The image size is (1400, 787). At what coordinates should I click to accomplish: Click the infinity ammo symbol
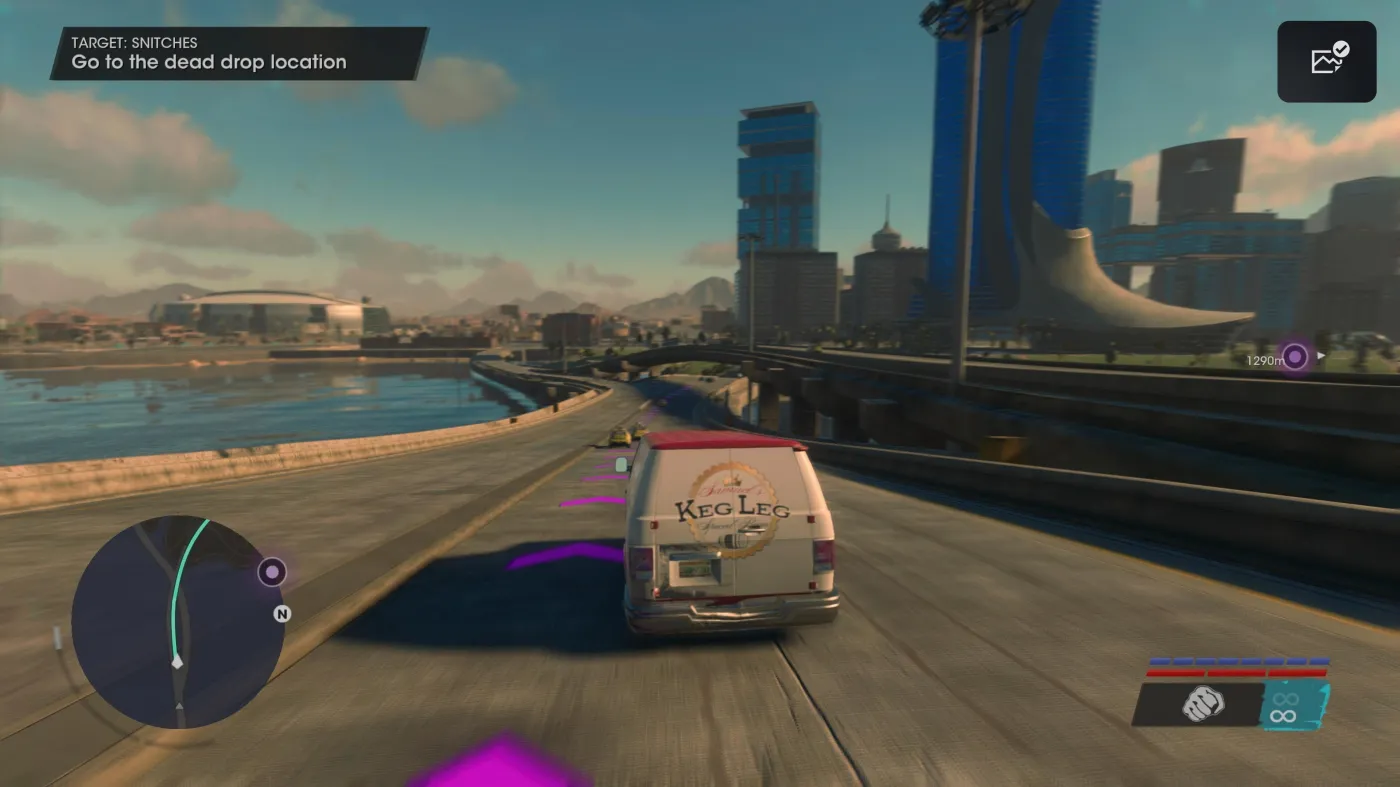(1283, 715)
